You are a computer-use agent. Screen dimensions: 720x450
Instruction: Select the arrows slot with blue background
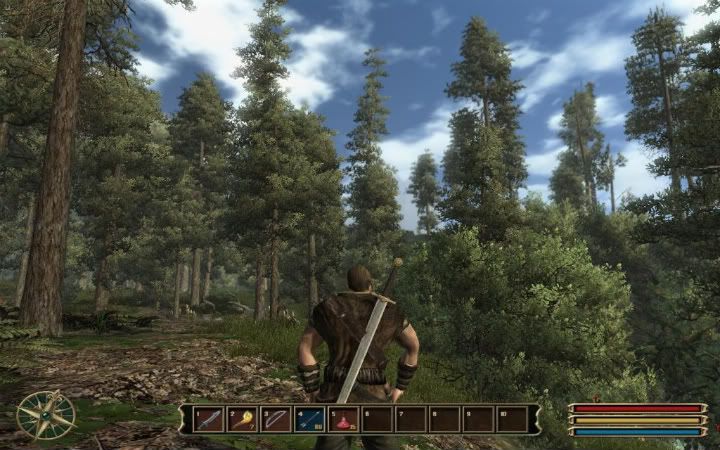click(x=310, y=419)
